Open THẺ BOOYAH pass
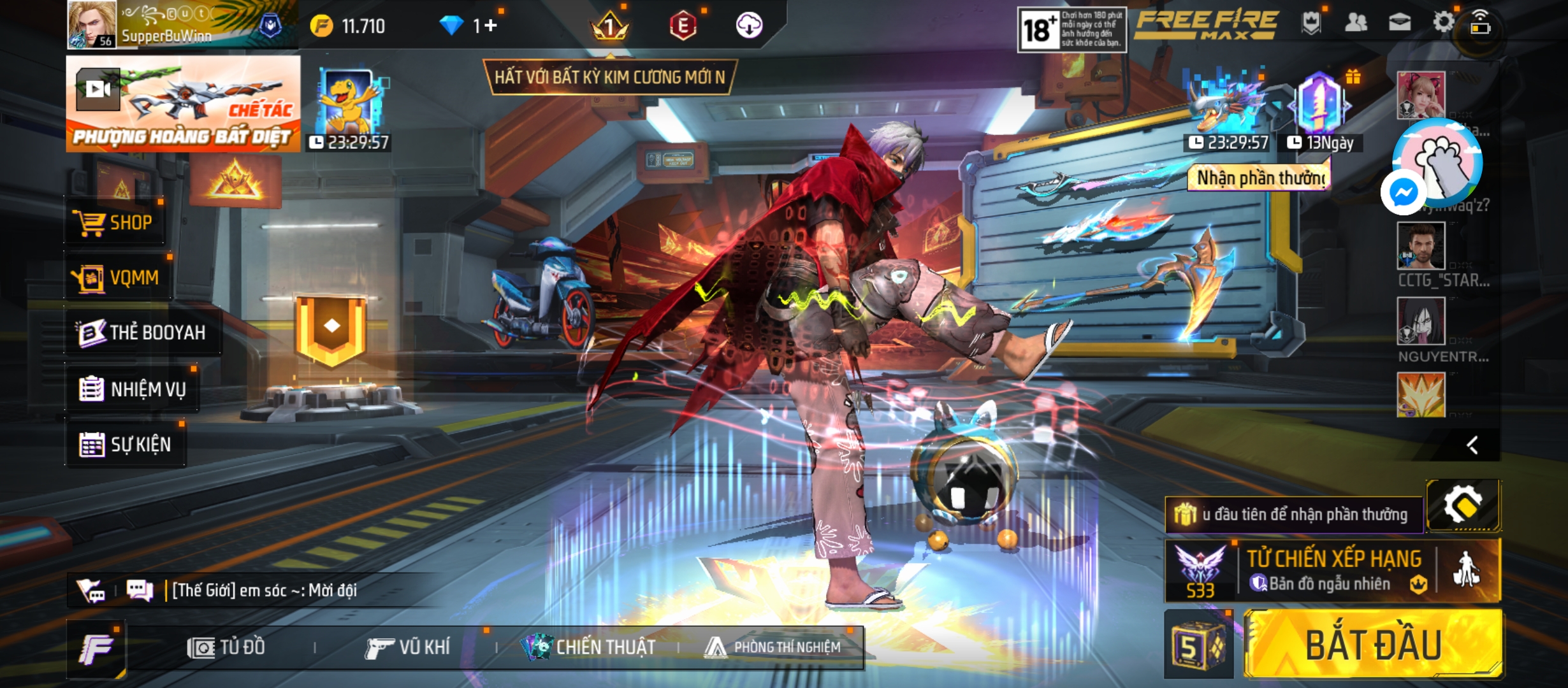Image resolution: width=1568 pixels, height=688 pixels. tap(143, 333)
